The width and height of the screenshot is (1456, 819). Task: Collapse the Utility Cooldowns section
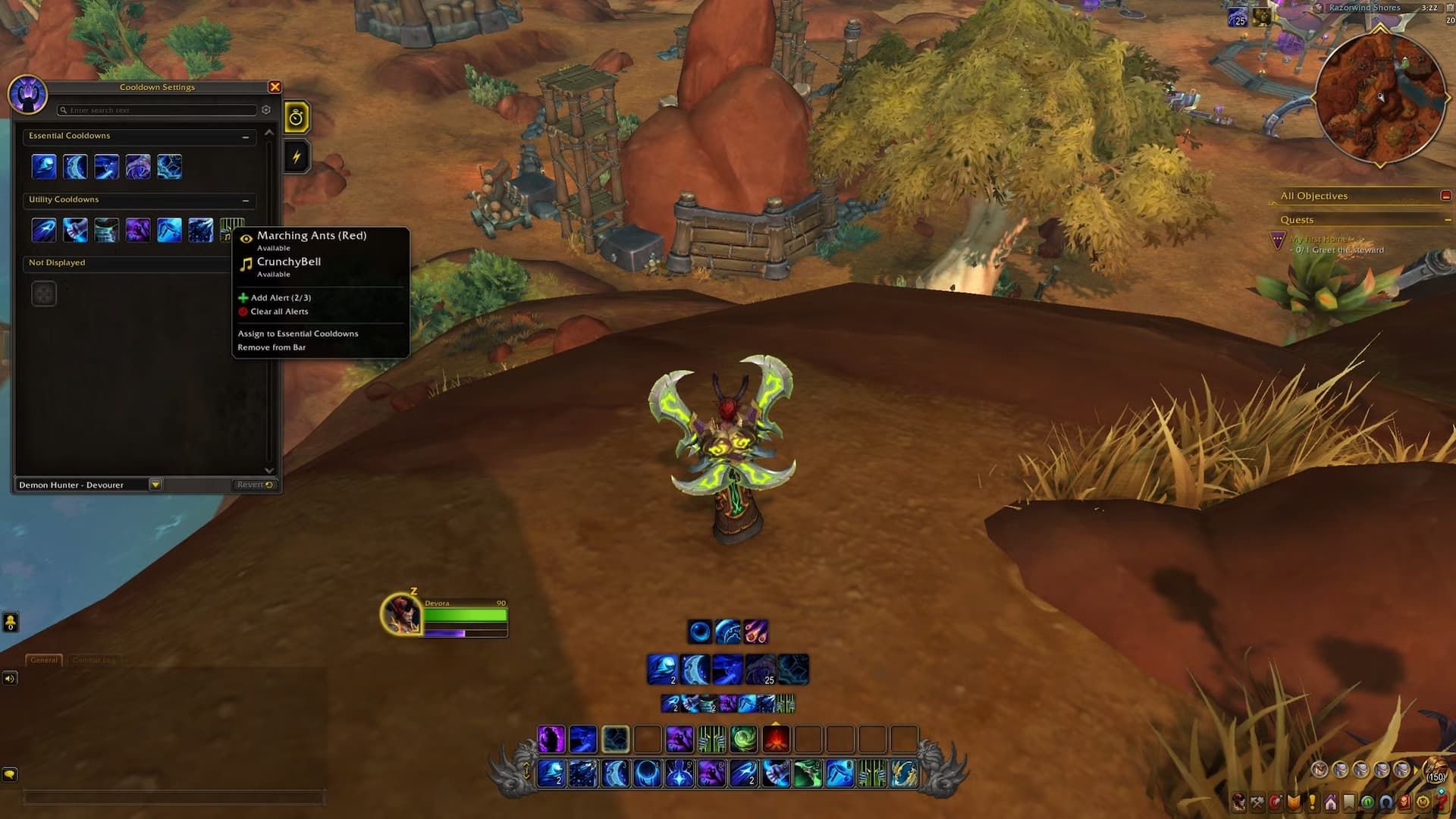pyautogui.click(x=246, y=201)
